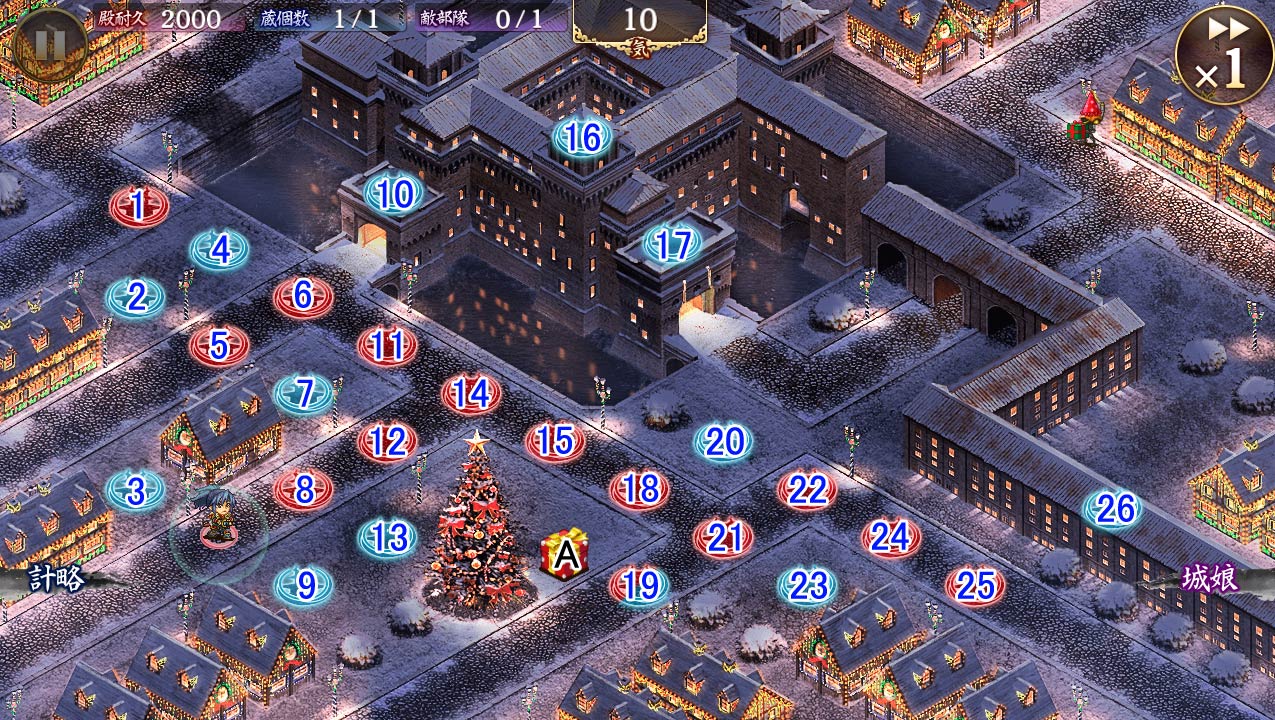Viewport: 1275px width, 720px height.
Task: Choose blue deployment tile 20
Action: (x=723, y=441)
